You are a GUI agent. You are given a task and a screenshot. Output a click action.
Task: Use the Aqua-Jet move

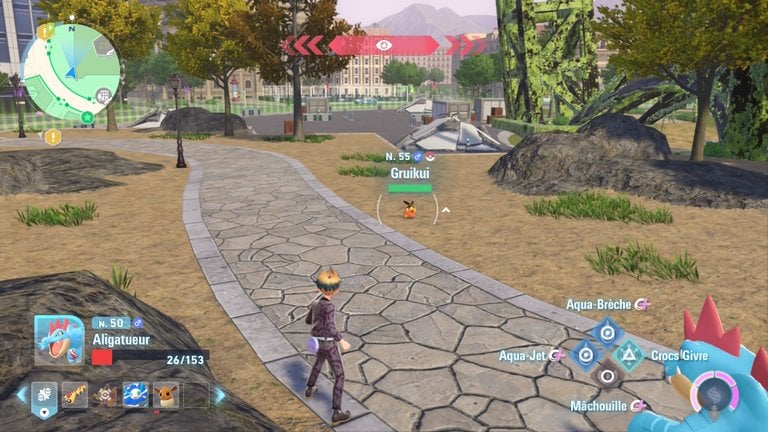[585, 354]
